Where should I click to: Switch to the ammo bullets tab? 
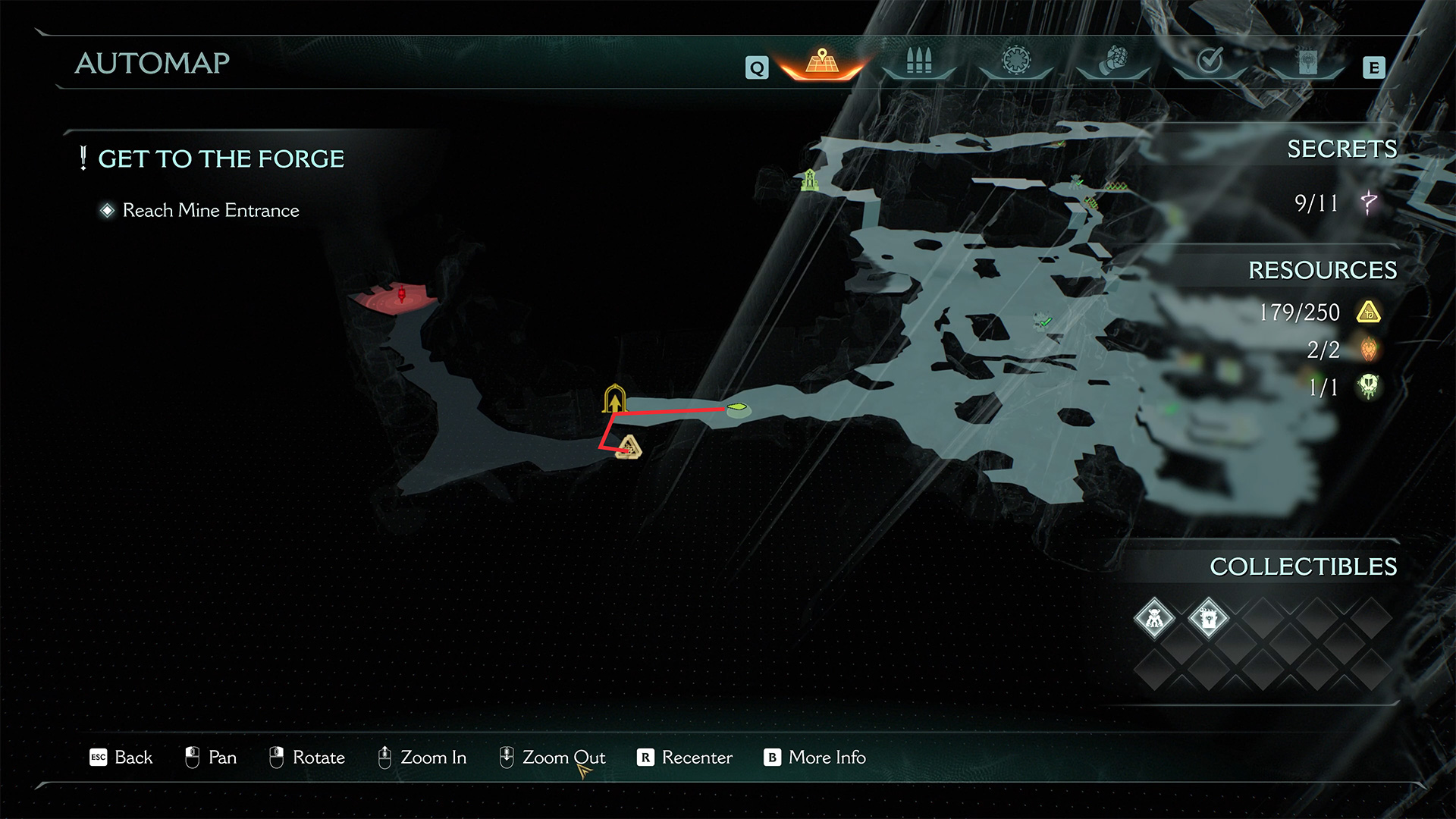[918, 62]
